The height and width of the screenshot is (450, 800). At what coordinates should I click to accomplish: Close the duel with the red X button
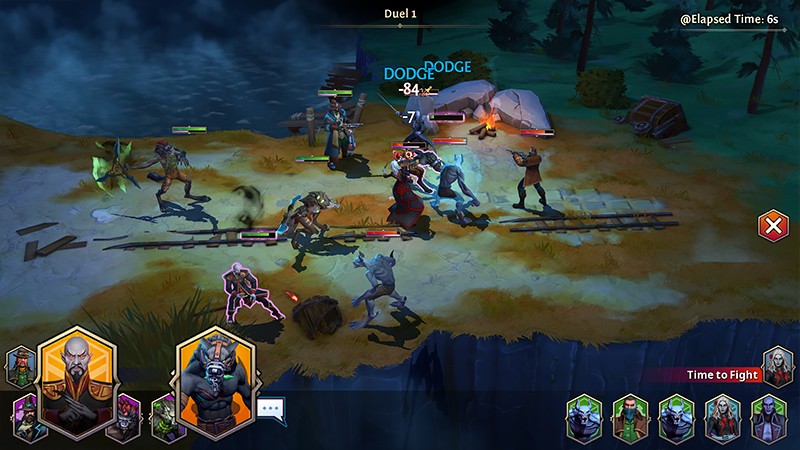pyautogui.click(x=772, y=225)
